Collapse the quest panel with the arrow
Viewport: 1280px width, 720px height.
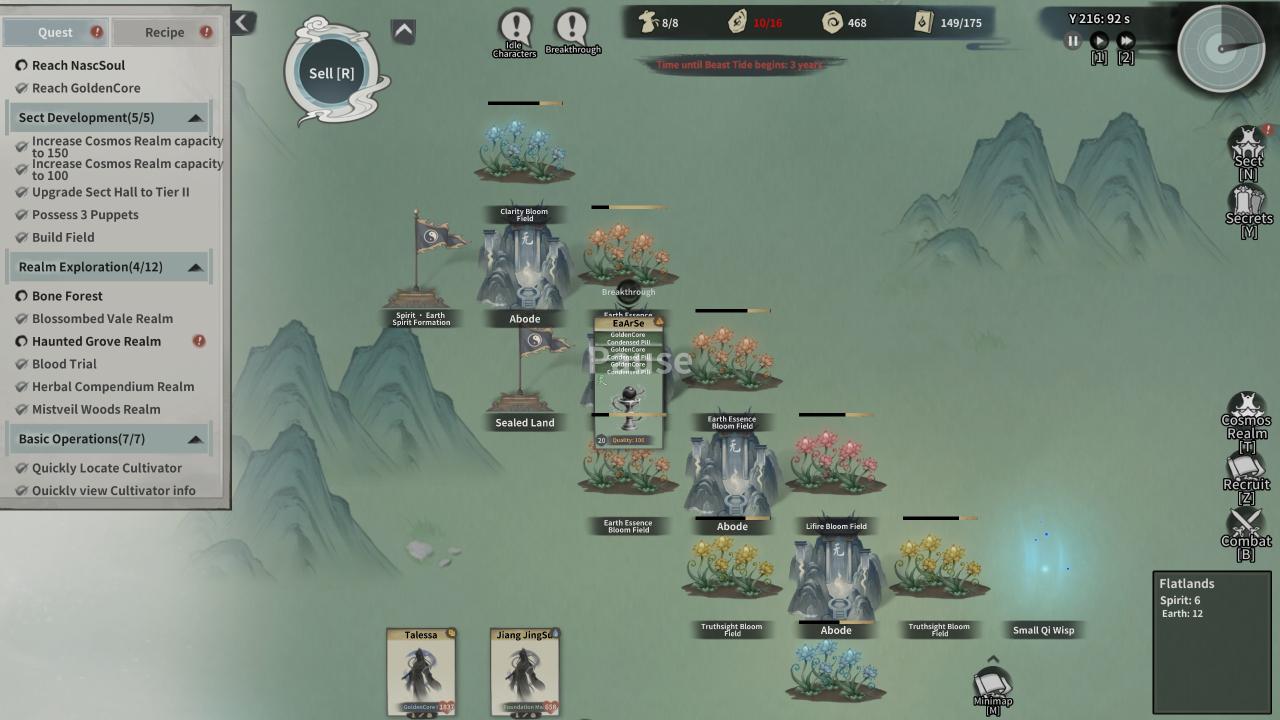point(243,22)
